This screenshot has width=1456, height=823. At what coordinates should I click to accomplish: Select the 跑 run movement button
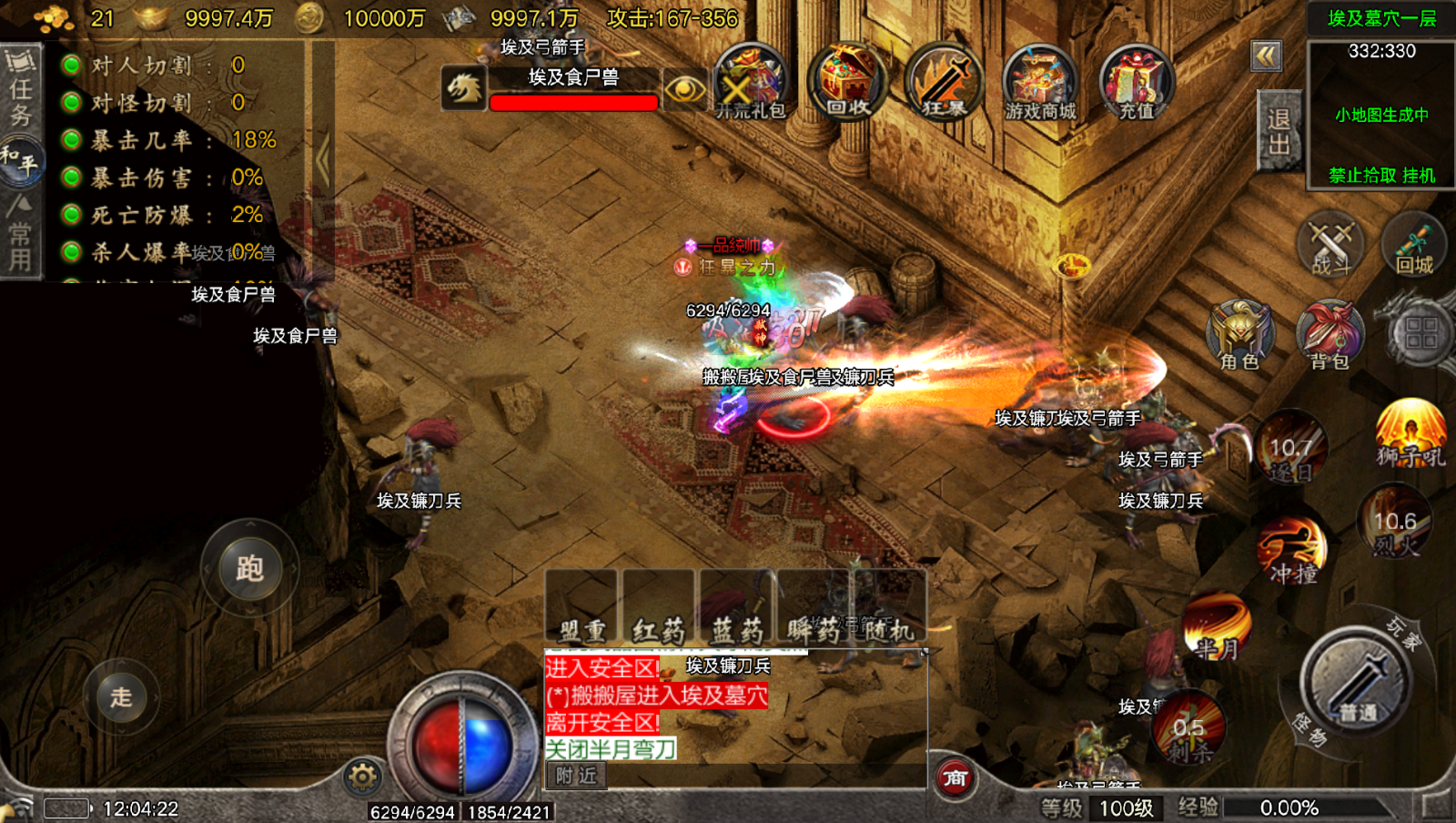[x=249, y=568]
